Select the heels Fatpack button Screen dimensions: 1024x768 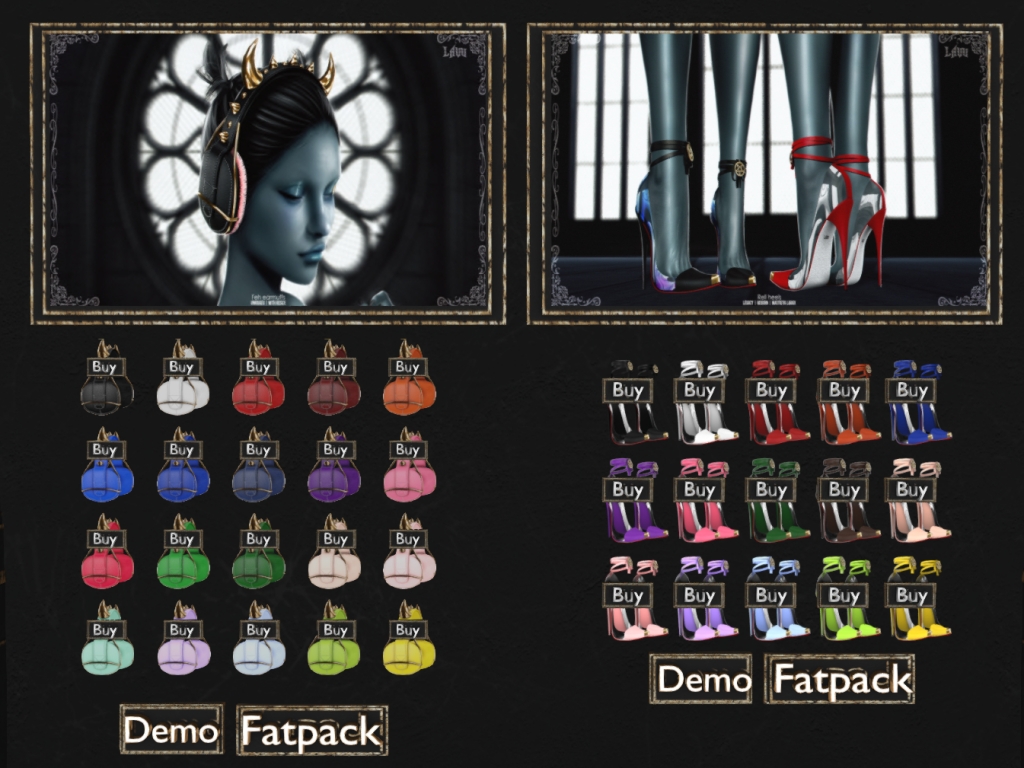point(841,679)
